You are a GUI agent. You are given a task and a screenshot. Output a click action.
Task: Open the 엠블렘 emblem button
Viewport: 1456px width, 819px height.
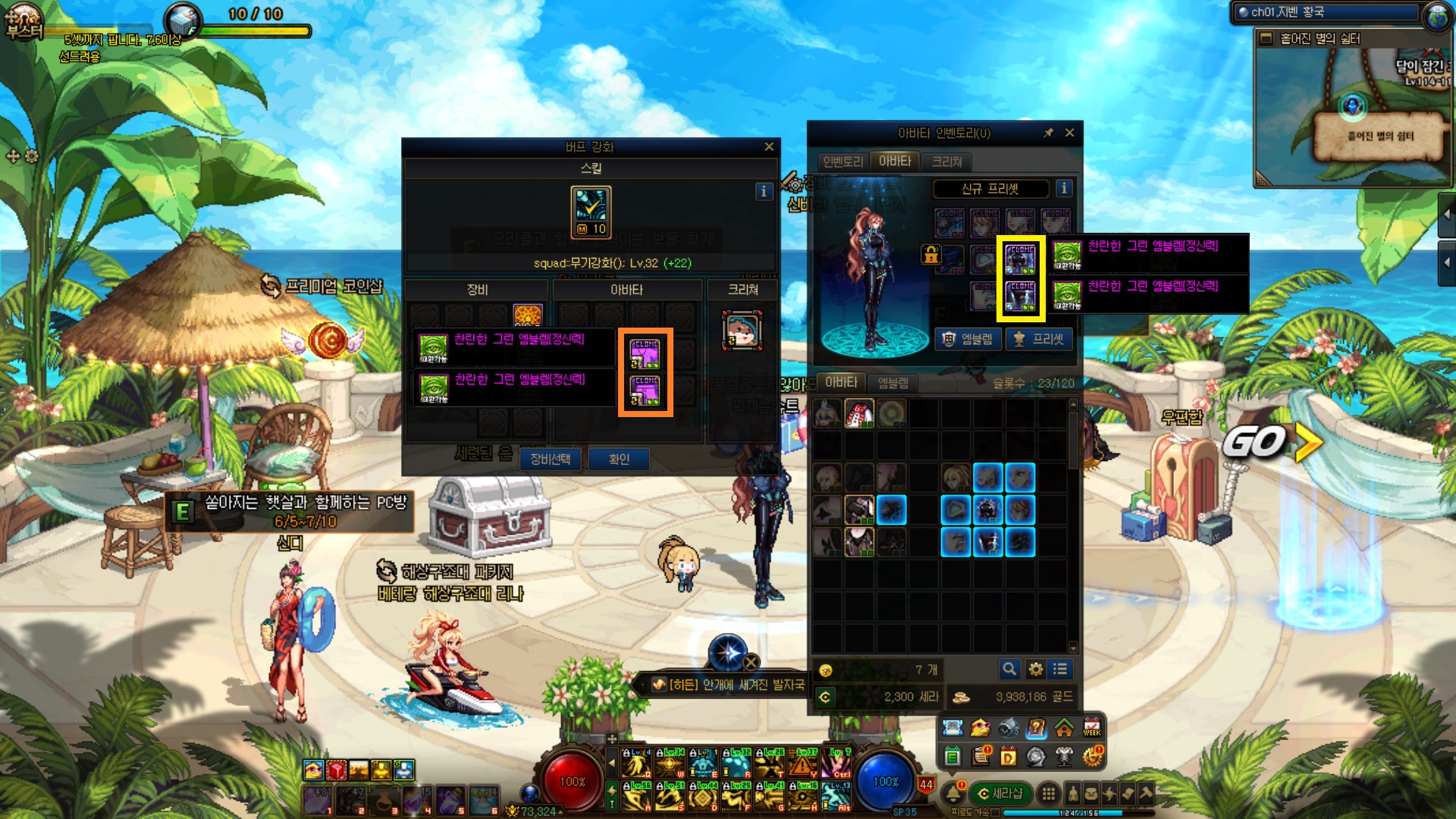[x=967, y=339]
